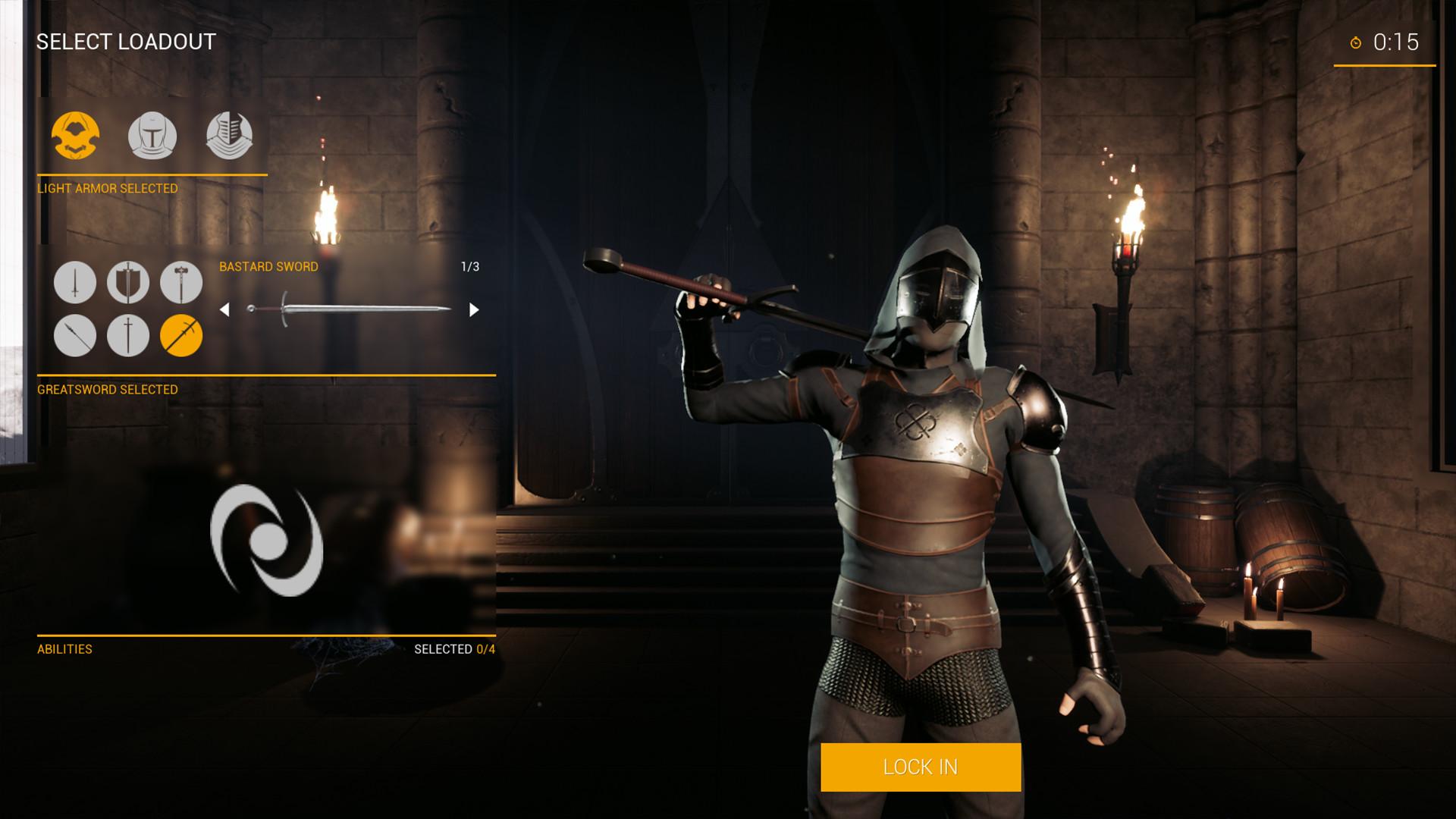Cycle to the previous weapon variant
This screenshot has height=819, width=1456.
224,309
